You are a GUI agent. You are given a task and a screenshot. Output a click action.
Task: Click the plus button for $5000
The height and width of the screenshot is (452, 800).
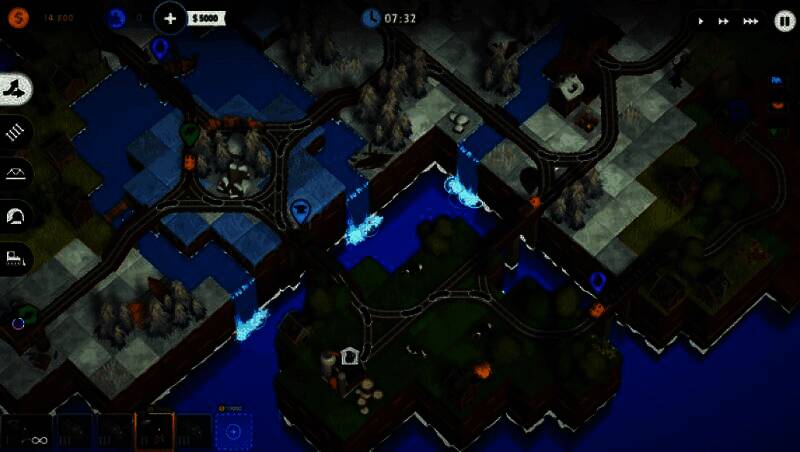pyautogui.click(x=171, y=18)
